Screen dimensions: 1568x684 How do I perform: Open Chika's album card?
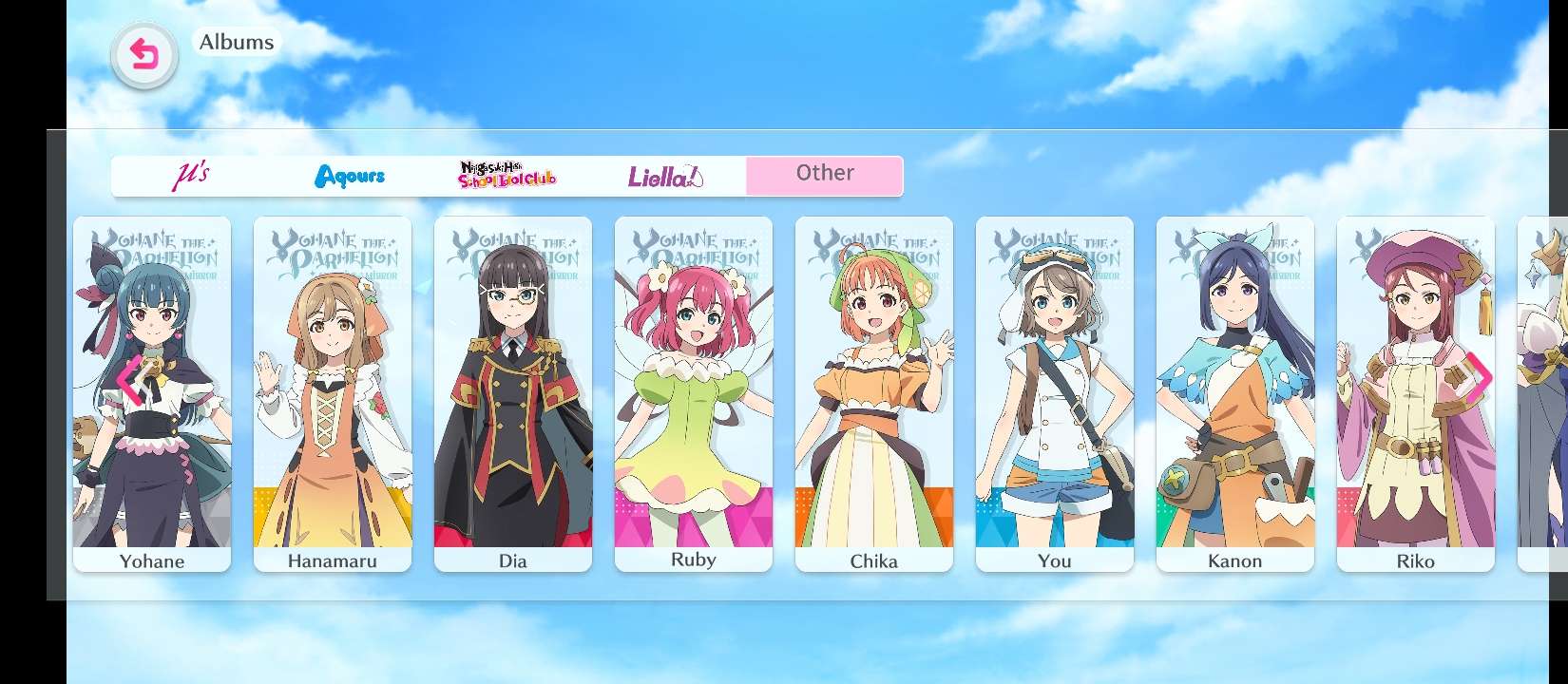coord(874,394)
